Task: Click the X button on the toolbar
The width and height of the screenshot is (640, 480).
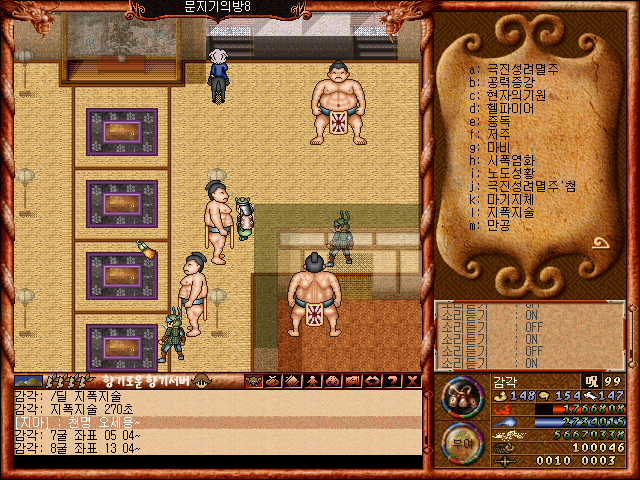Action: click(410, 380)
